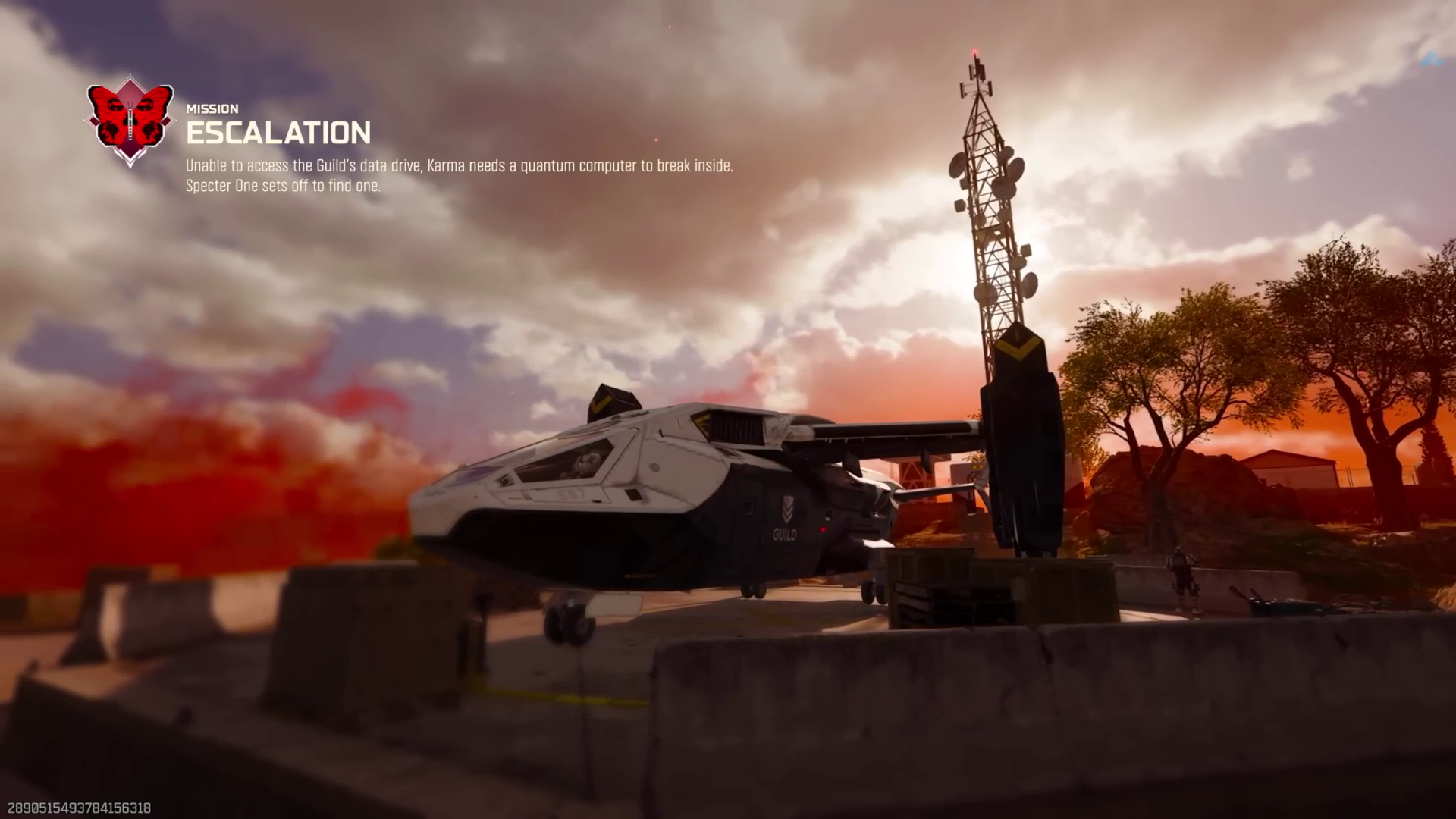Click the MISSION label text
Viewport: 1456px width, 819px height.
(x=212, y=108)
